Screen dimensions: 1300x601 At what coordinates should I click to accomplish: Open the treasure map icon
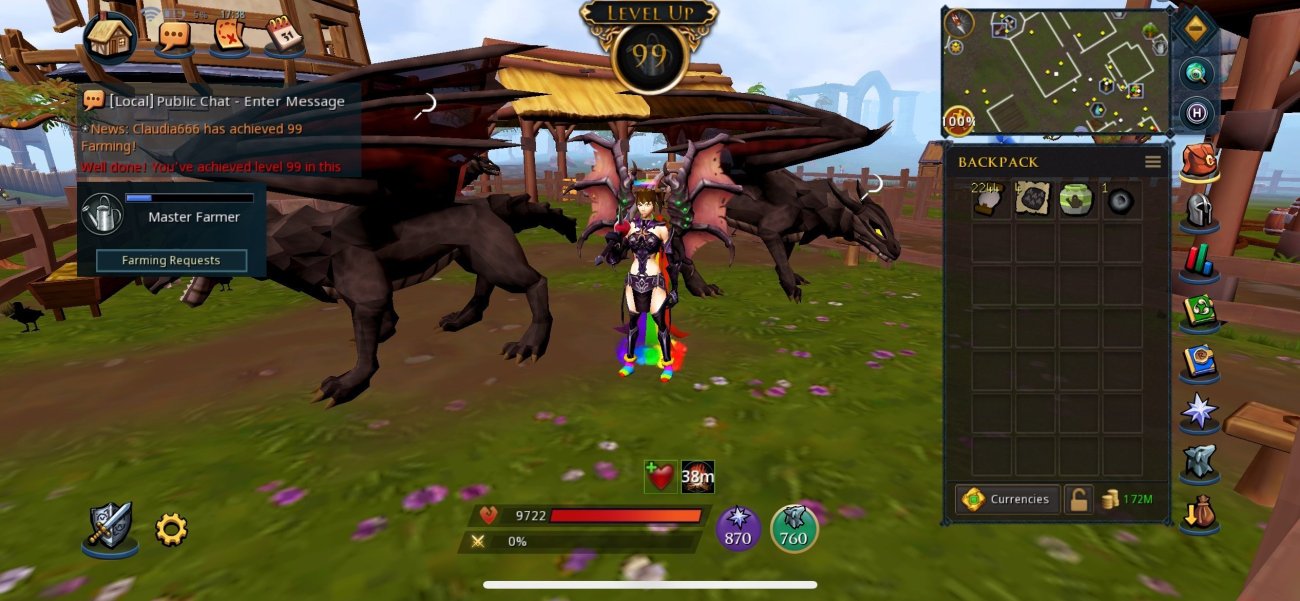tap(230, 37)
